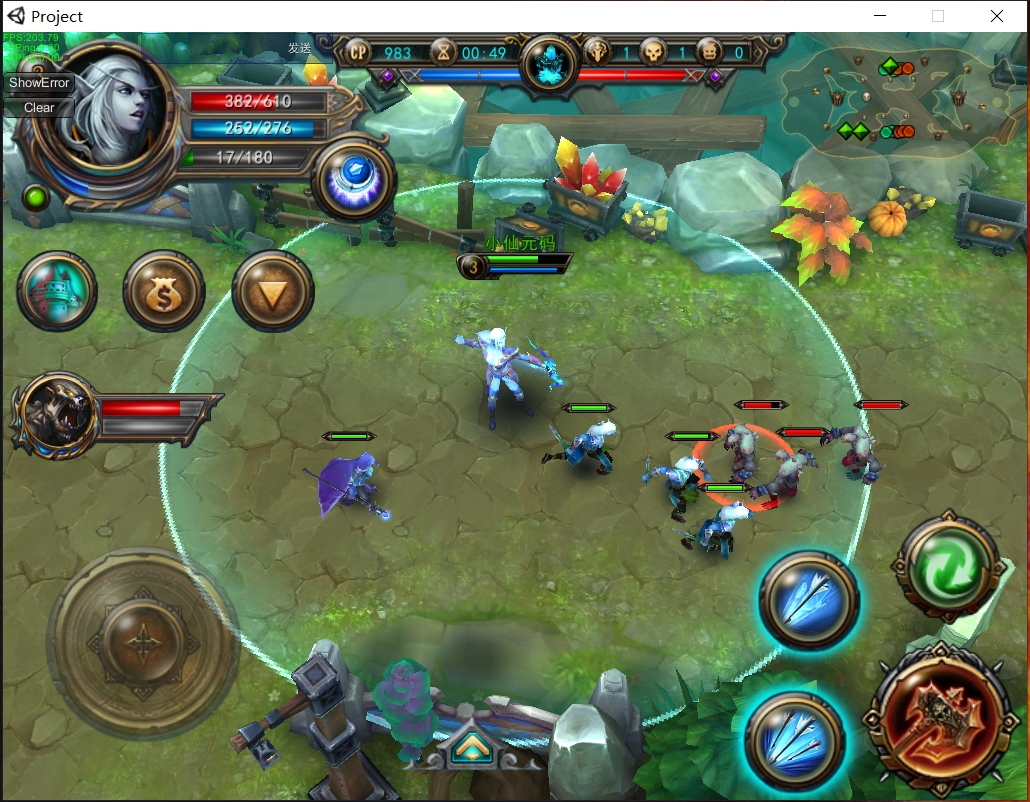This screenshot has height=802, width=1030.
Task: Cast the multiple ice arrows skill
Action: [796, 741]
